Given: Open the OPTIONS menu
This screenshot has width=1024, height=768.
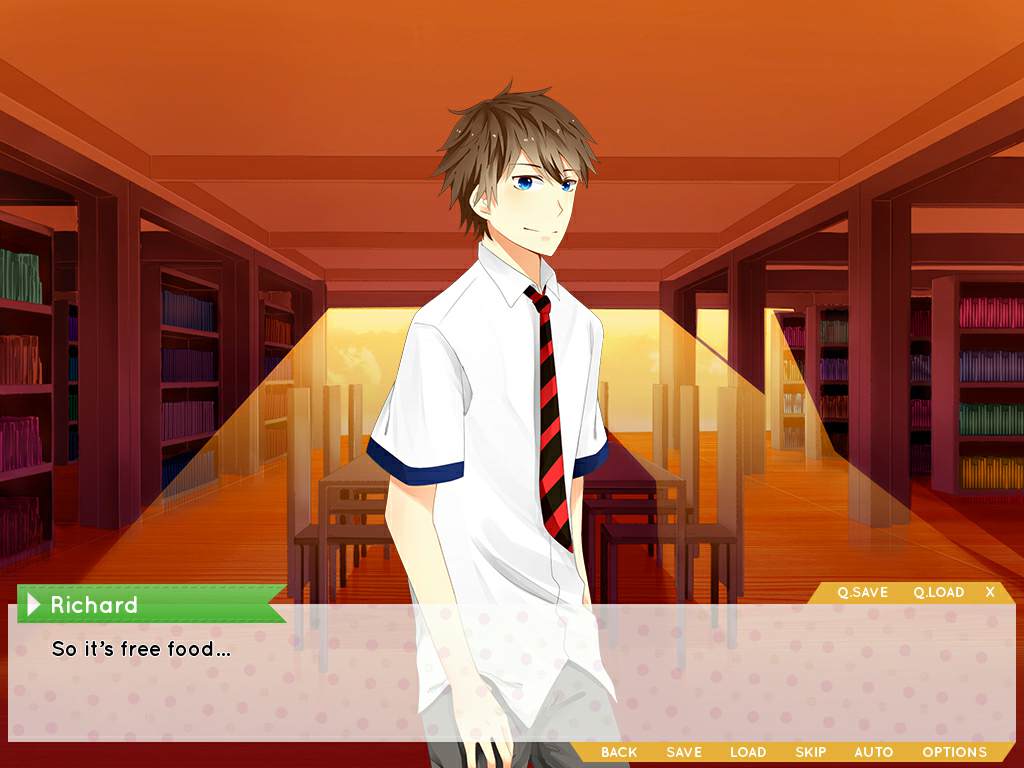Looking at the screenshot, I should pos(954,752).
